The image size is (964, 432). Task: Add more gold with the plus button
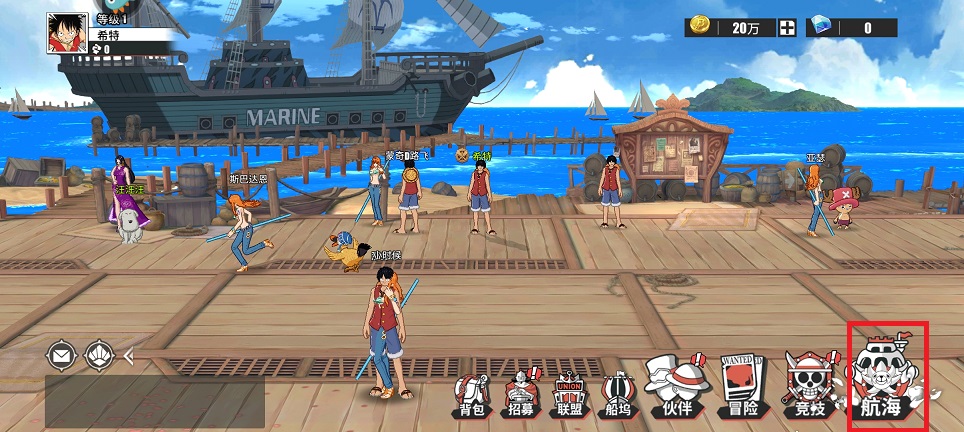coord(788,28)
